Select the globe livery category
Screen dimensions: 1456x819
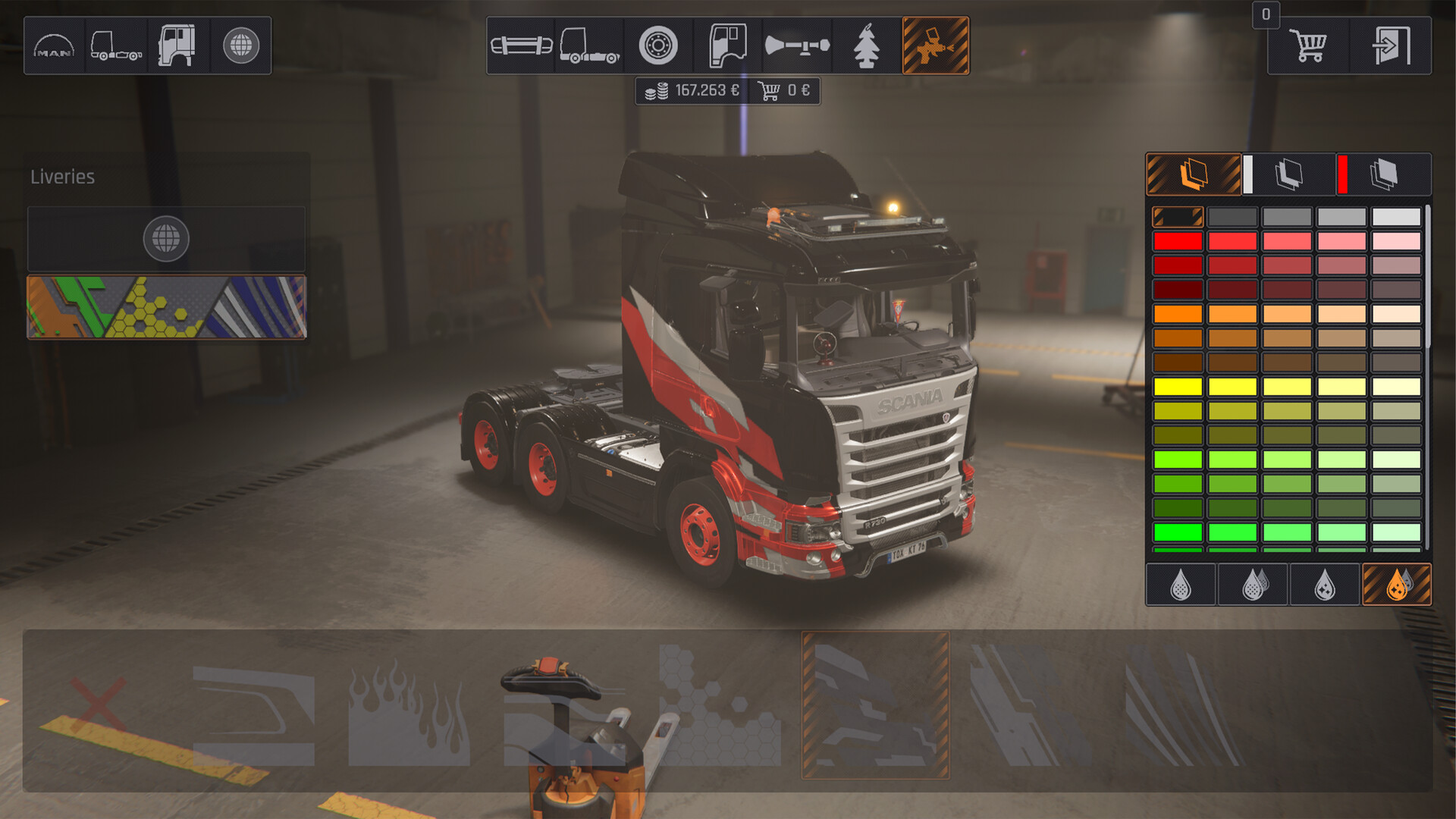(x=166, y=239)
